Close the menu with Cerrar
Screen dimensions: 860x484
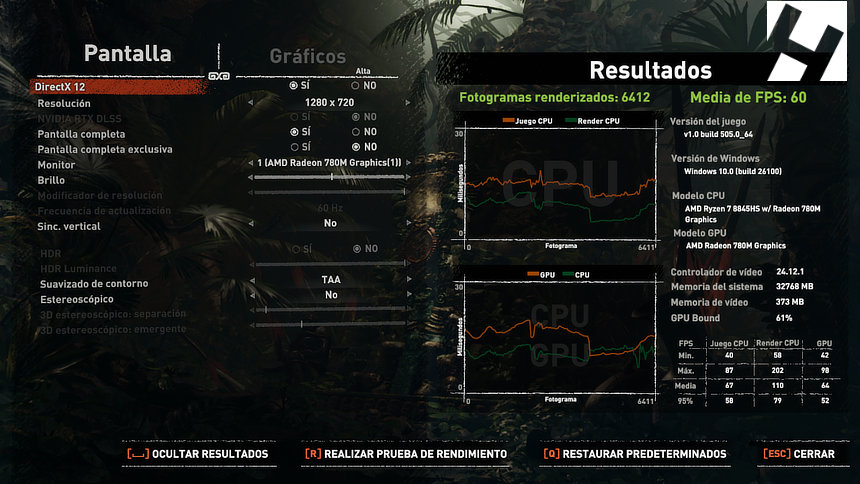point(798,454)
